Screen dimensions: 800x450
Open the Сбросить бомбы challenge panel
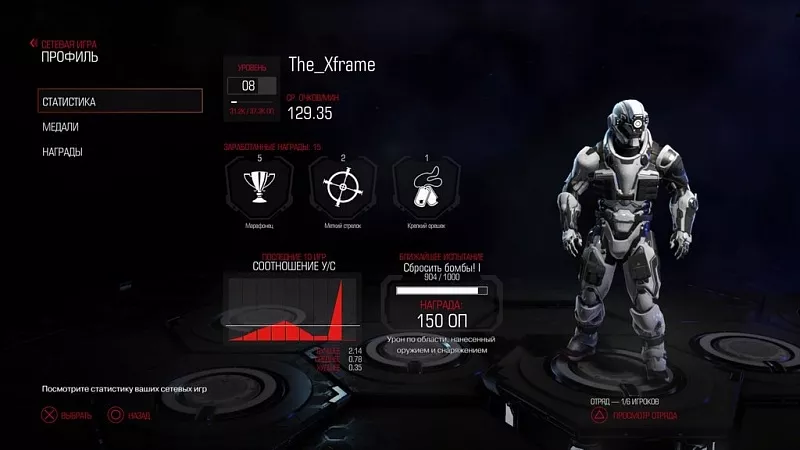click(441, 302)
